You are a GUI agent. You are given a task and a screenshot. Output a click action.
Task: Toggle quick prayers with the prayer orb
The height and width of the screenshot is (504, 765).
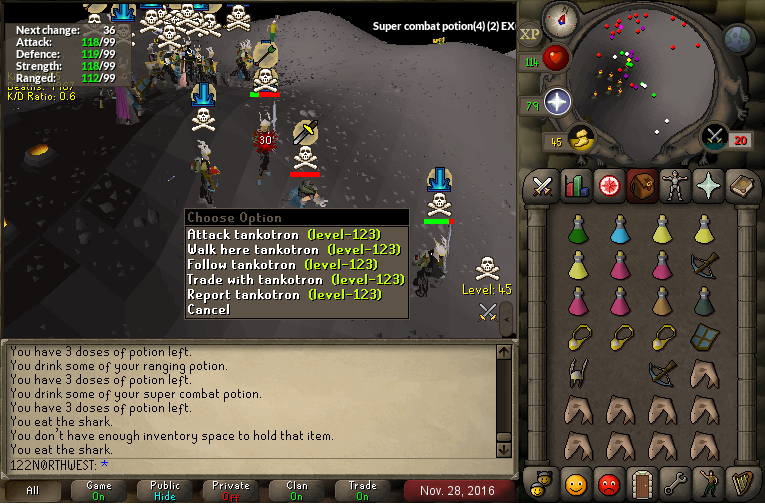[557, 102]
